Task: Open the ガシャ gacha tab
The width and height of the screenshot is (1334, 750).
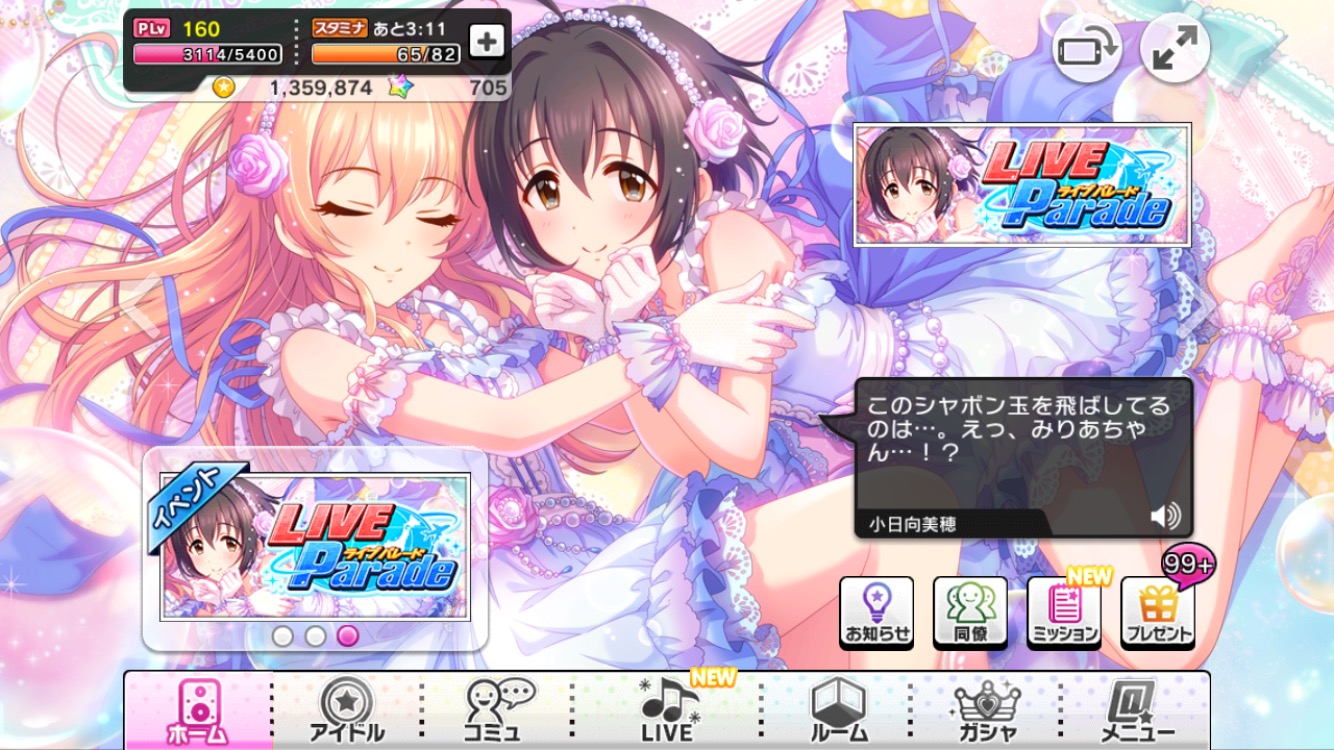Action: coord(986,710)
